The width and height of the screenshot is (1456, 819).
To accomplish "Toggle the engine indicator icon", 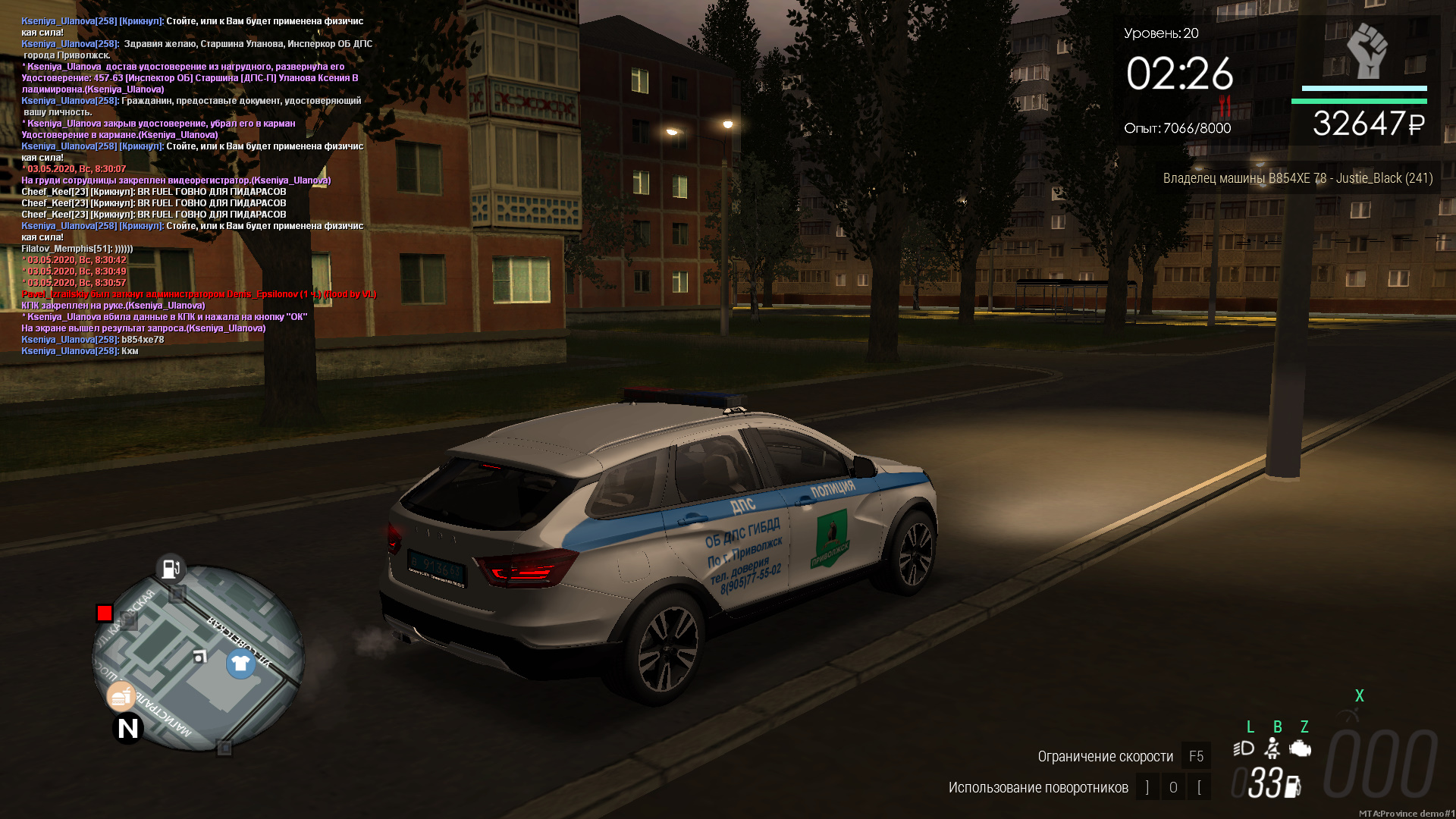I will (1301, 749).
